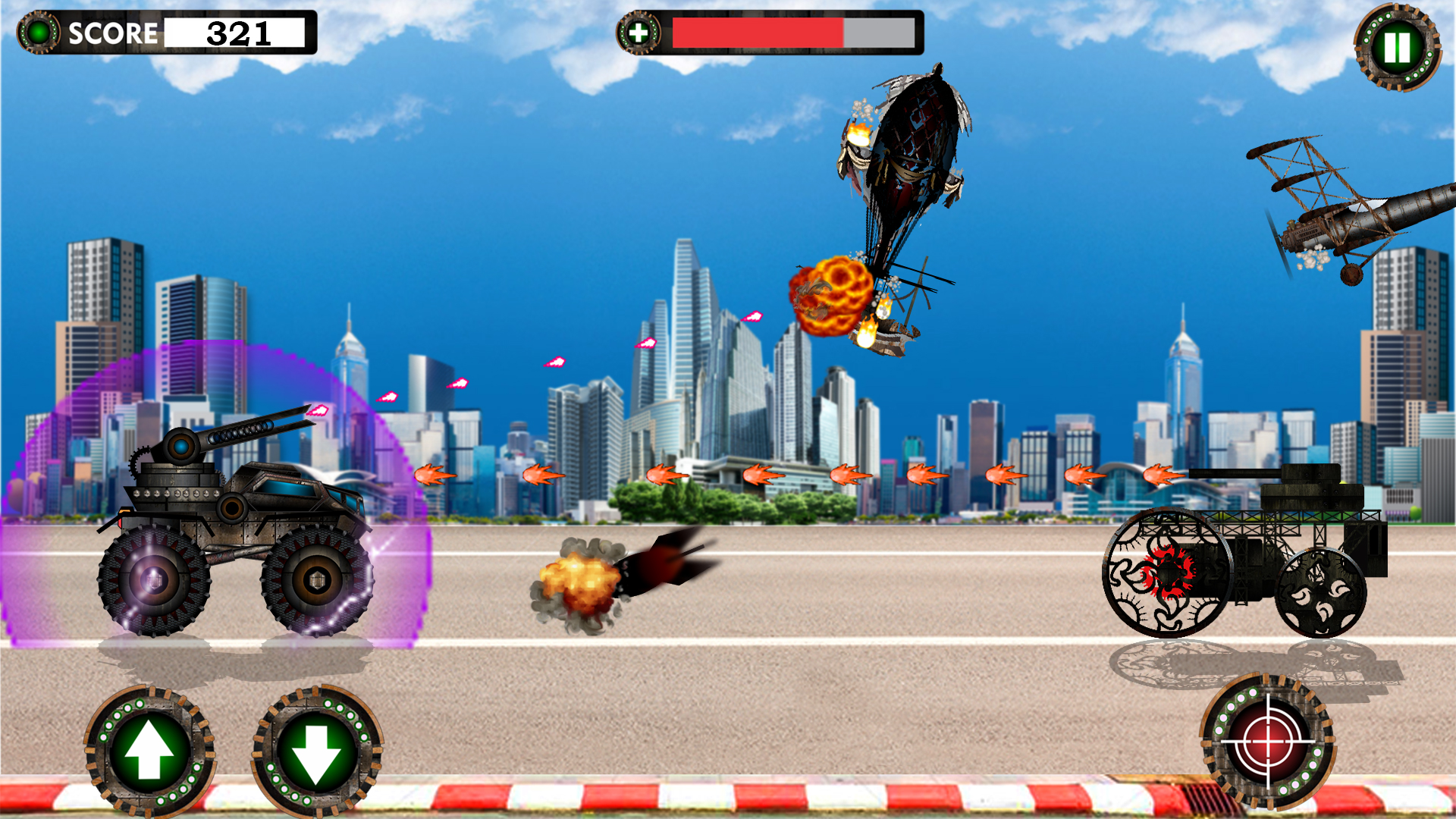Click the SCORE label badge
1456x819 pixels.
pyautogui.click(x=112, y=33)
